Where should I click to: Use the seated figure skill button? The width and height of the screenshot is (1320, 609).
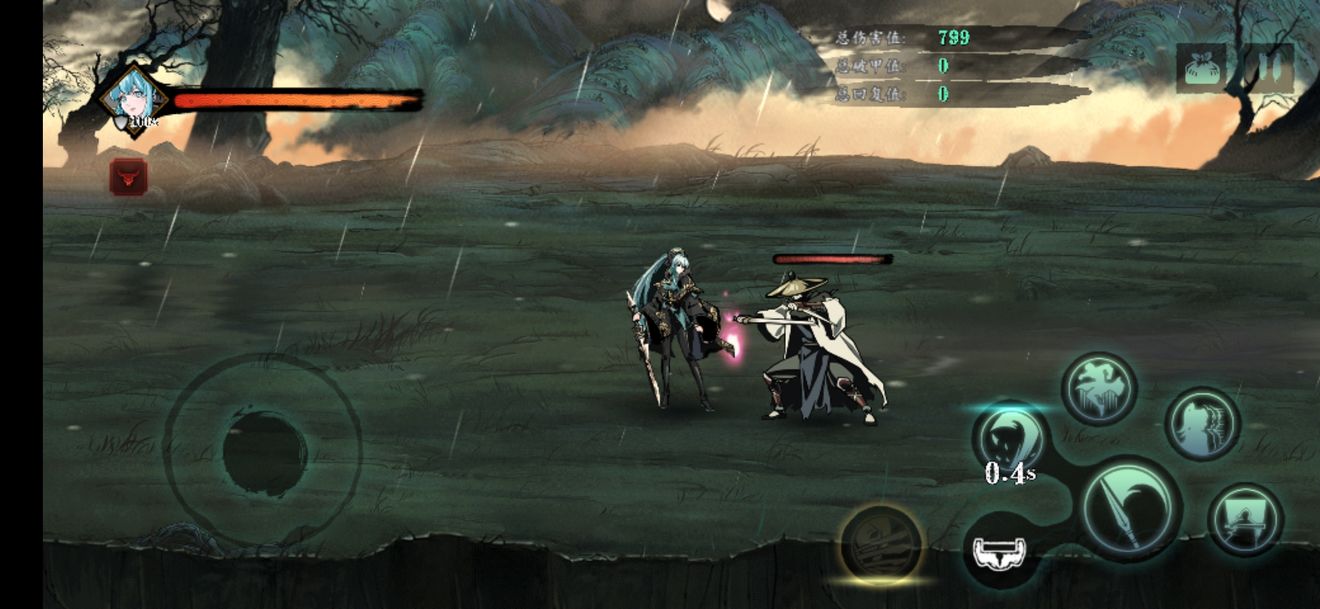pos(1245,519)
